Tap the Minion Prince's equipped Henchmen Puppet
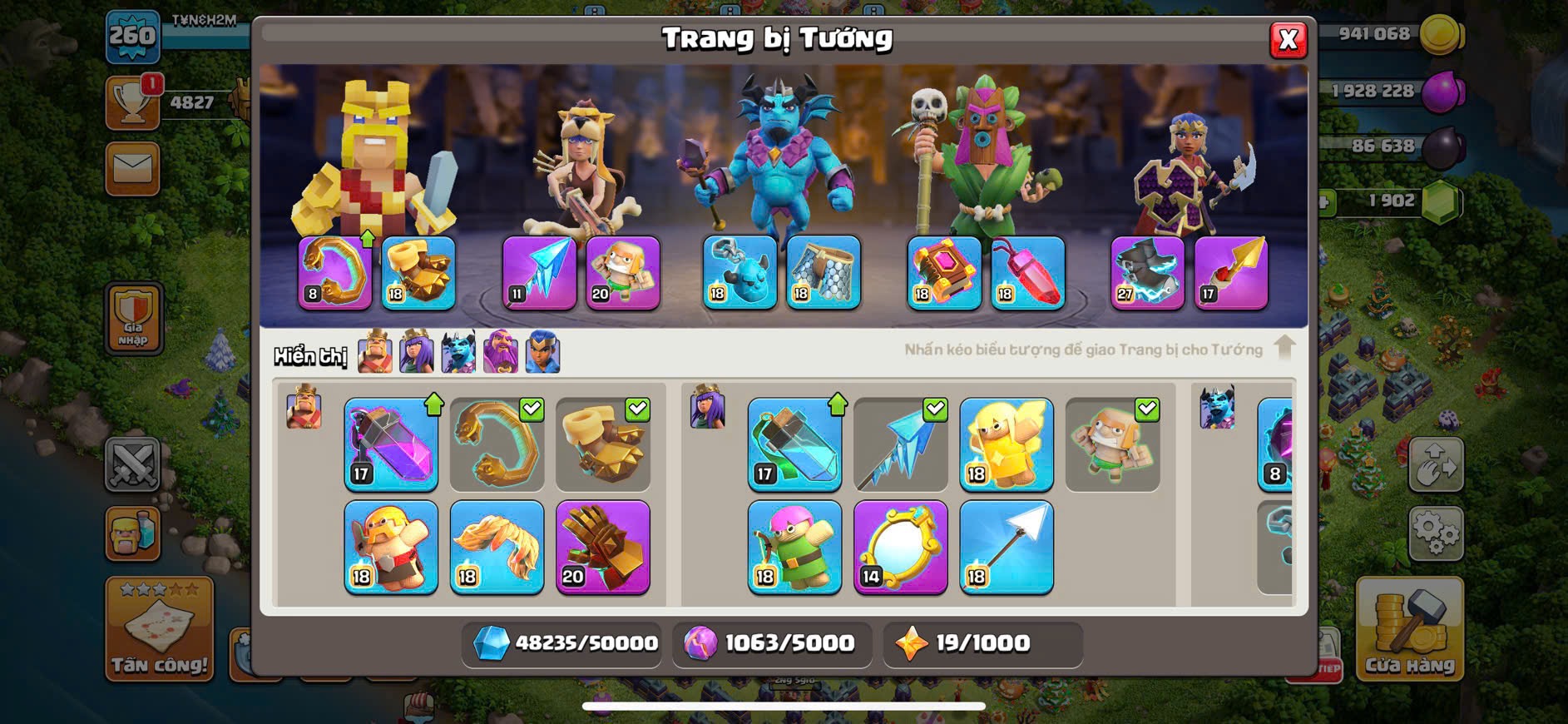This screenshot has width=1568, height=724. pyautogui.click(x=739, y=272)
